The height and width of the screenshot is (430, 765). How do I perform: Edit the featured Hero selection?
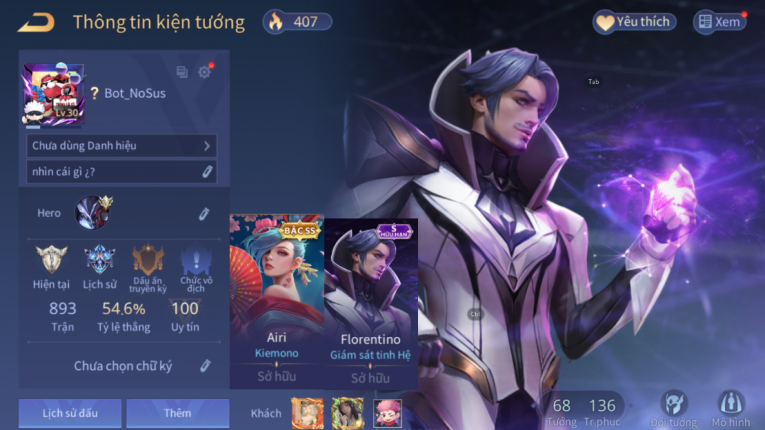pos(204,213)
